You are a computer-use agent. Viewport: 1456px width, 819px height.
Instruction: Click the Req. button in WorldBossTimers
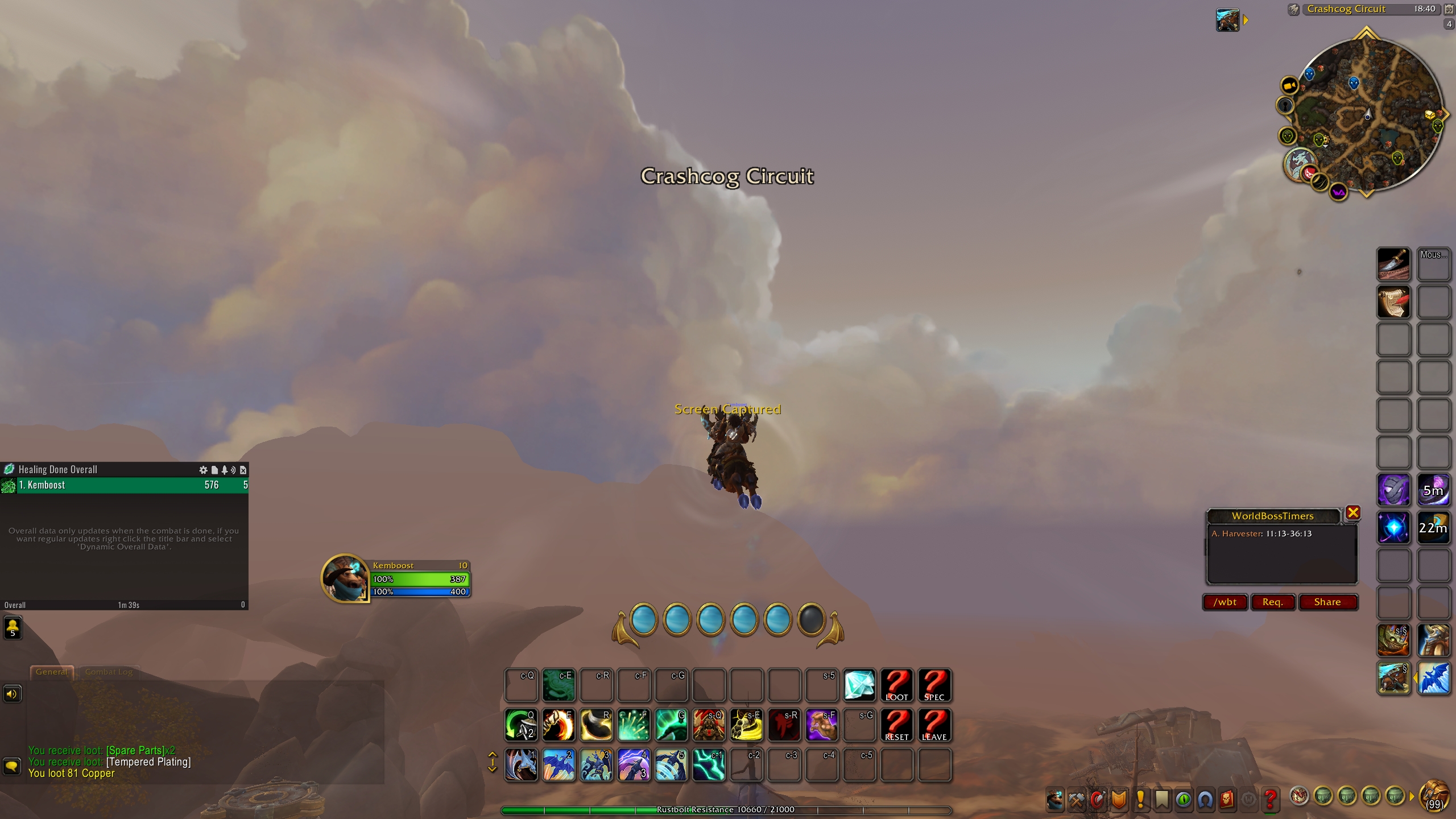tap(1272, 602)
